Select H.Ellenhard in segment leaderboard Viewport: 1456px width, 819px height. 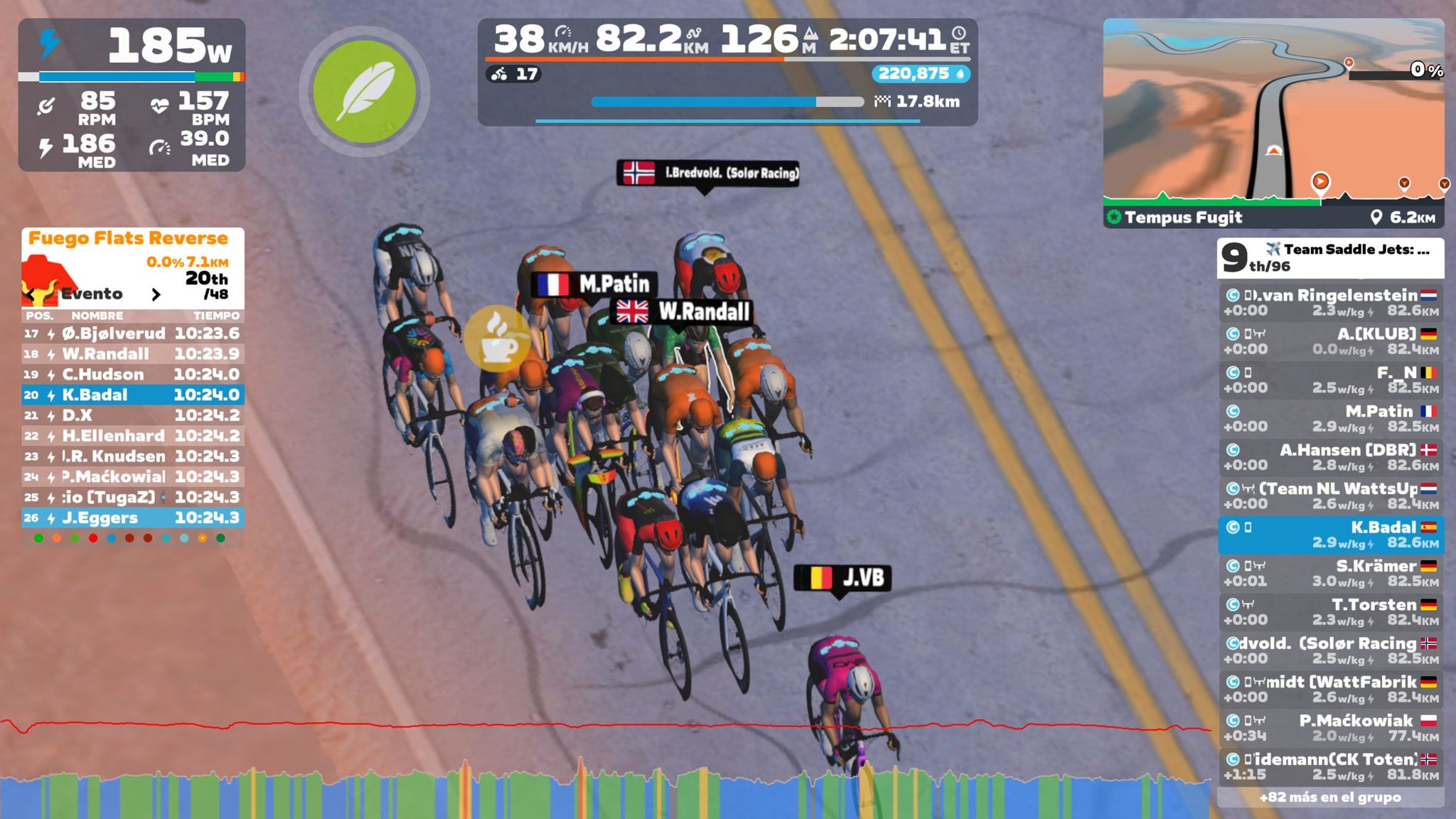point(133,436)
